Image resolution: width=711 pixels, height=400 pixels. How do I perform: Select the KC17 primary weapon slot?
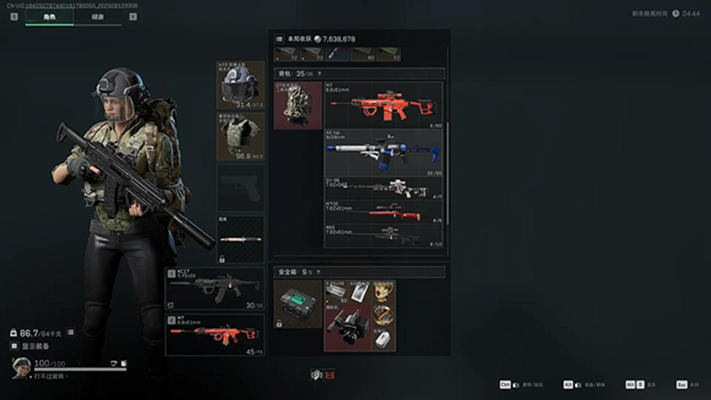215,288
